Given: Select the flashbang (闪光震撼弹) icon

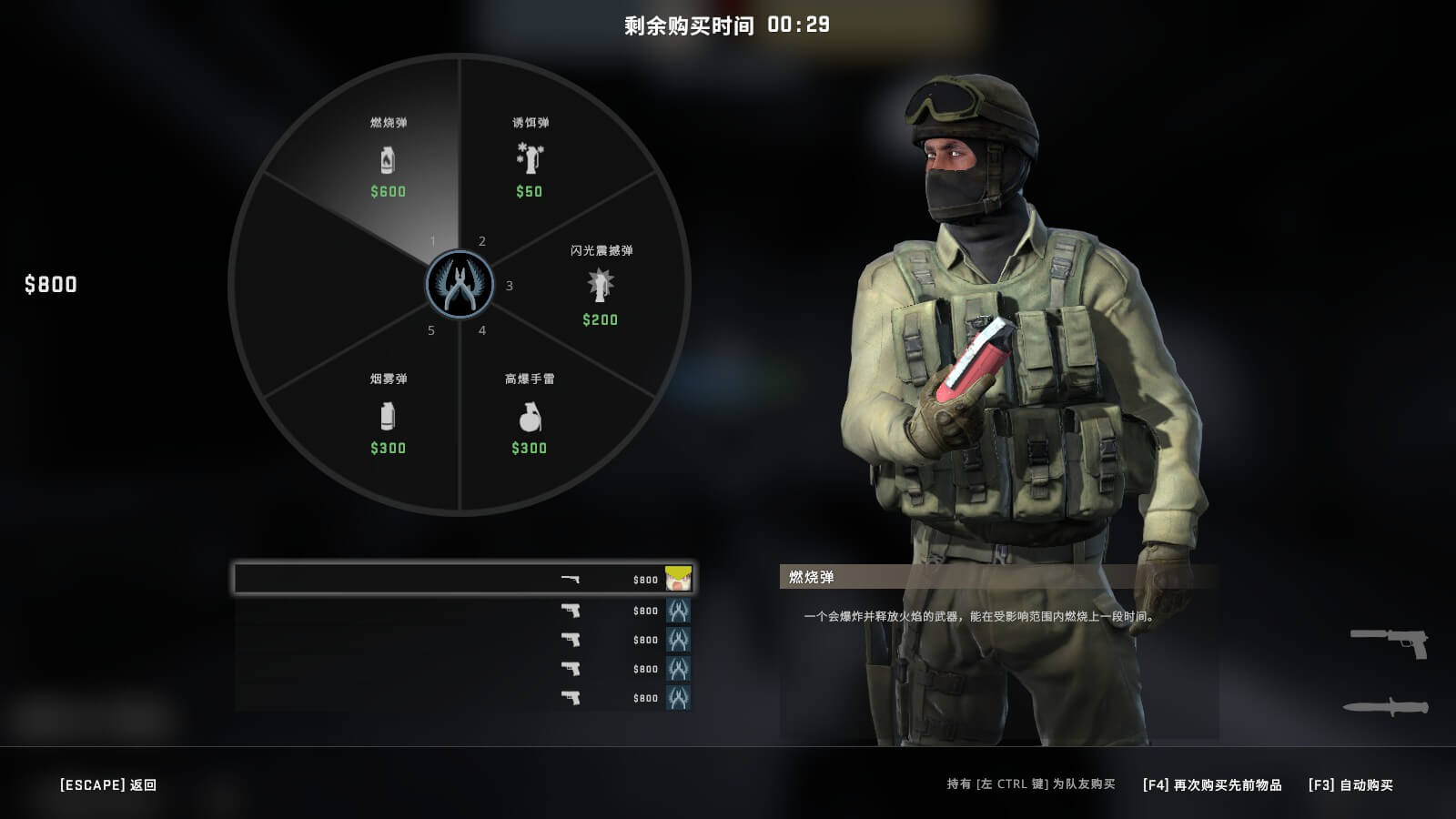Looking at the screenshot, I should [599, 289].
